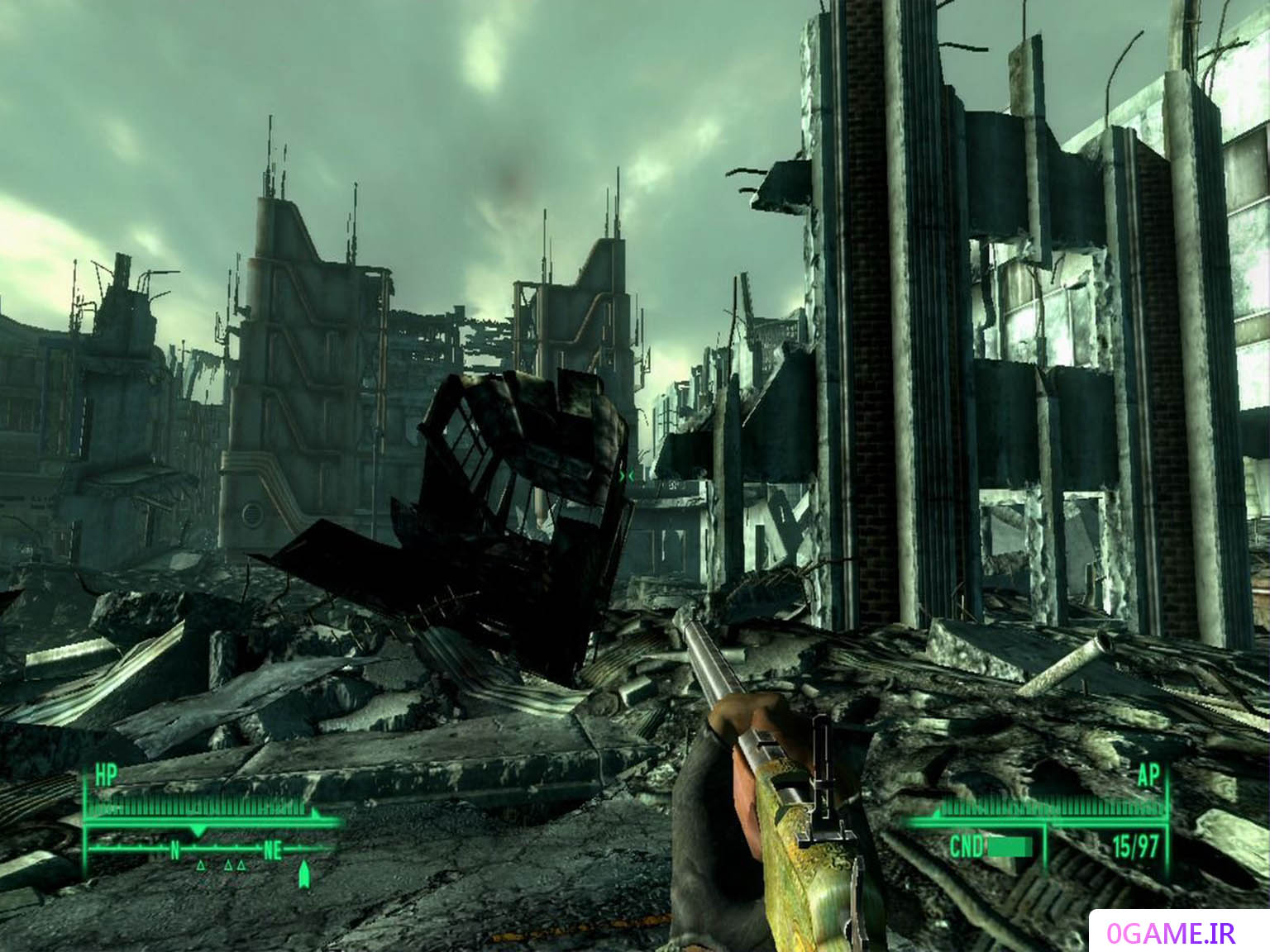Click the HP label on the health bar
The height and width of the screenshot is (952, 1270).
[105, 773]
